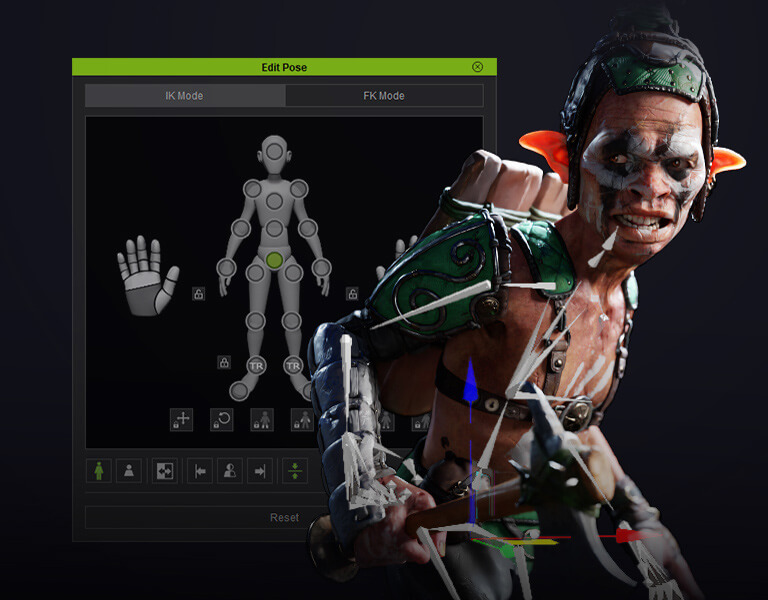Switch to the IK Mode tab
Viewport: 768px width, 600px height.
tap(184, 96)
